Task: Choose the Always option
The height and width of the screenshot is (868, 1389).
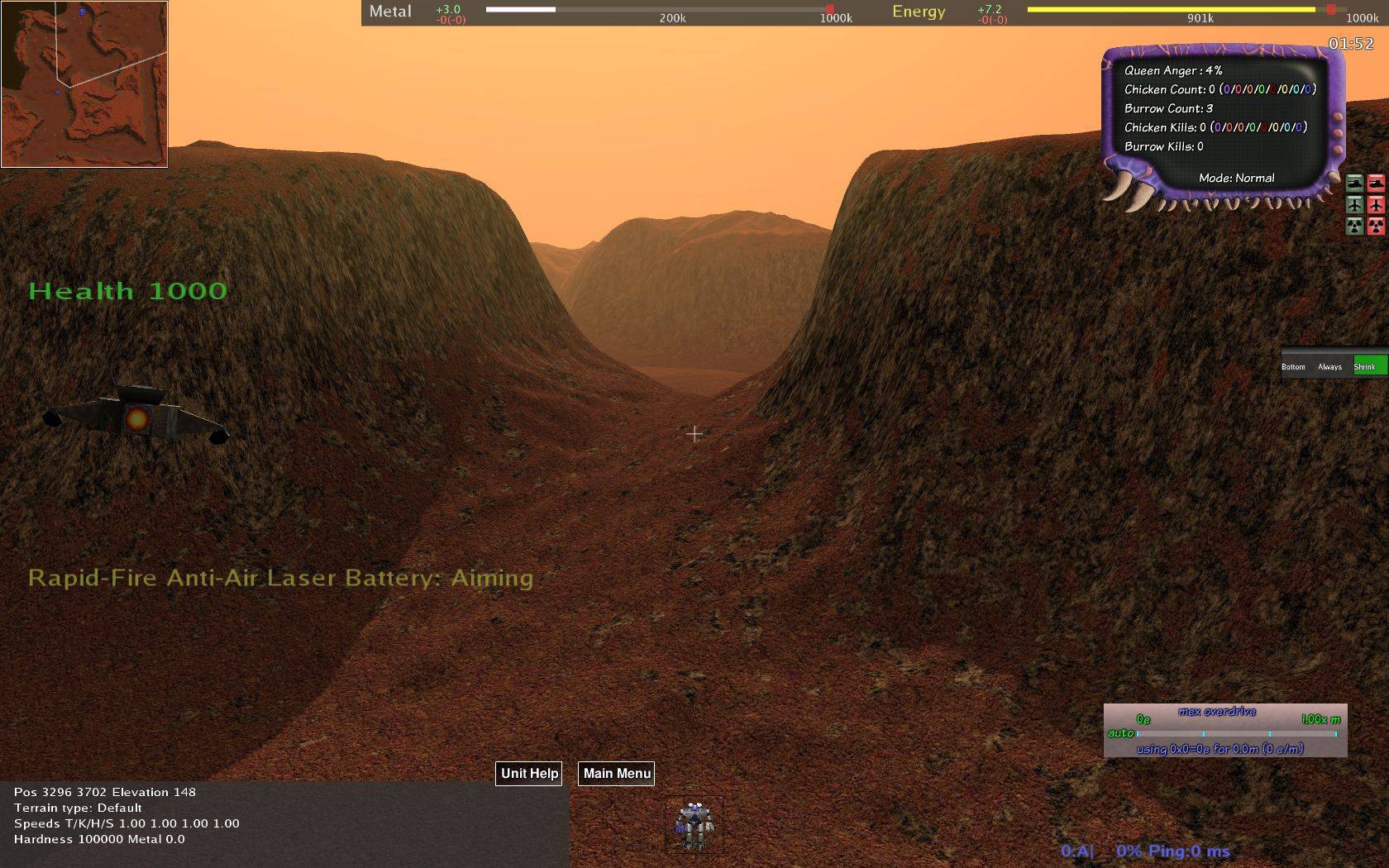Action: [x=1329, y=366]
